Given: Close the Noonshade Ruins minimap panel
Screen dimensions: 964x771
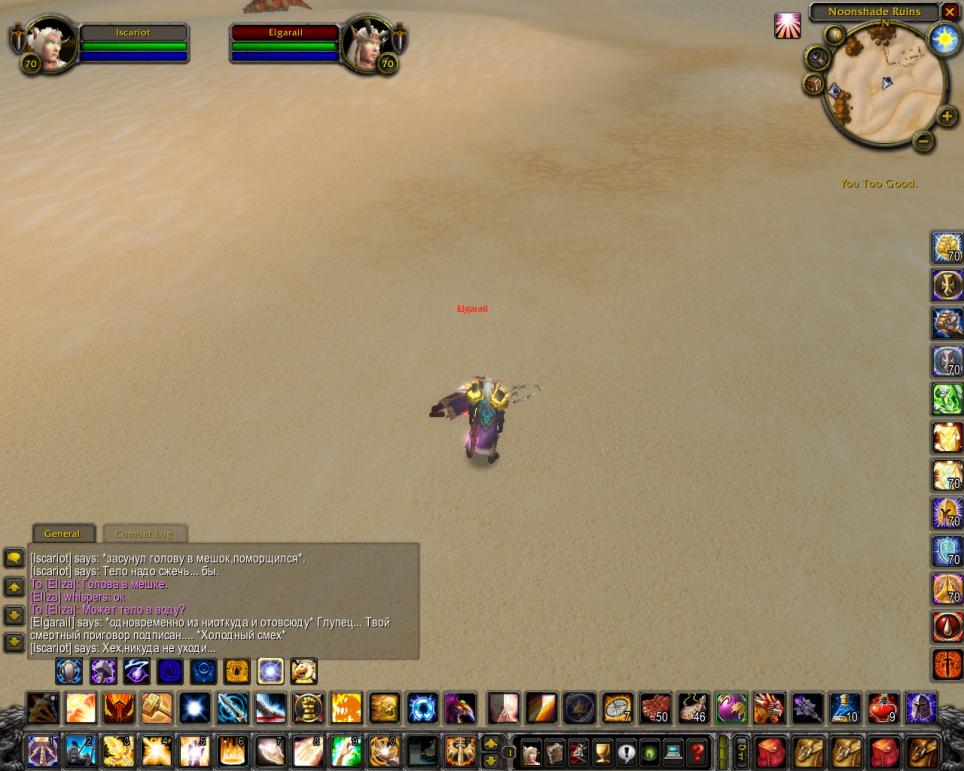Looking at the screenshot, I should tap(950, 12).
